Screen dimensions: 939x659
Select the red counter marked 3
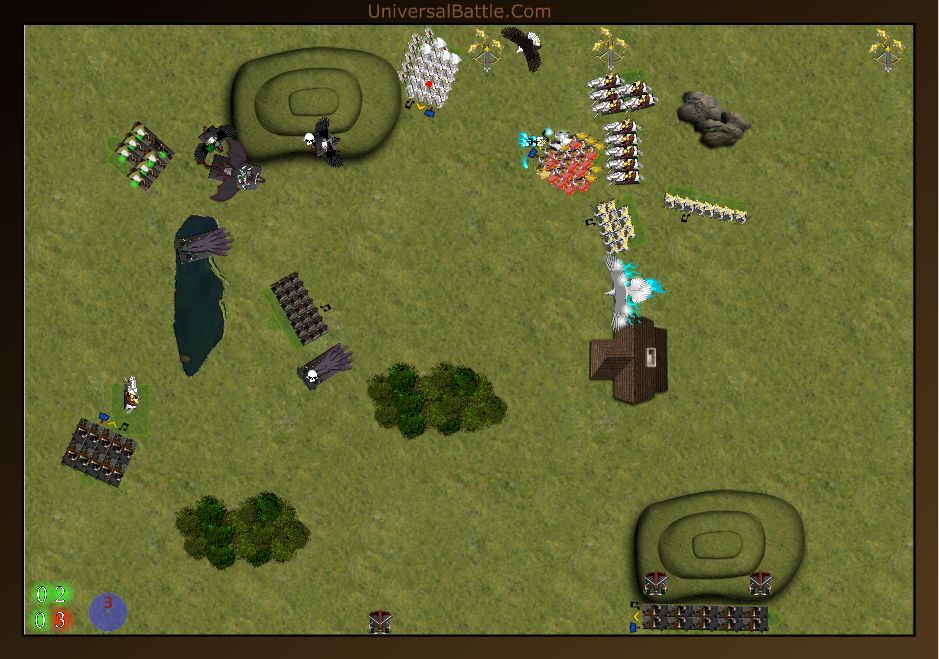coord(60,620)
